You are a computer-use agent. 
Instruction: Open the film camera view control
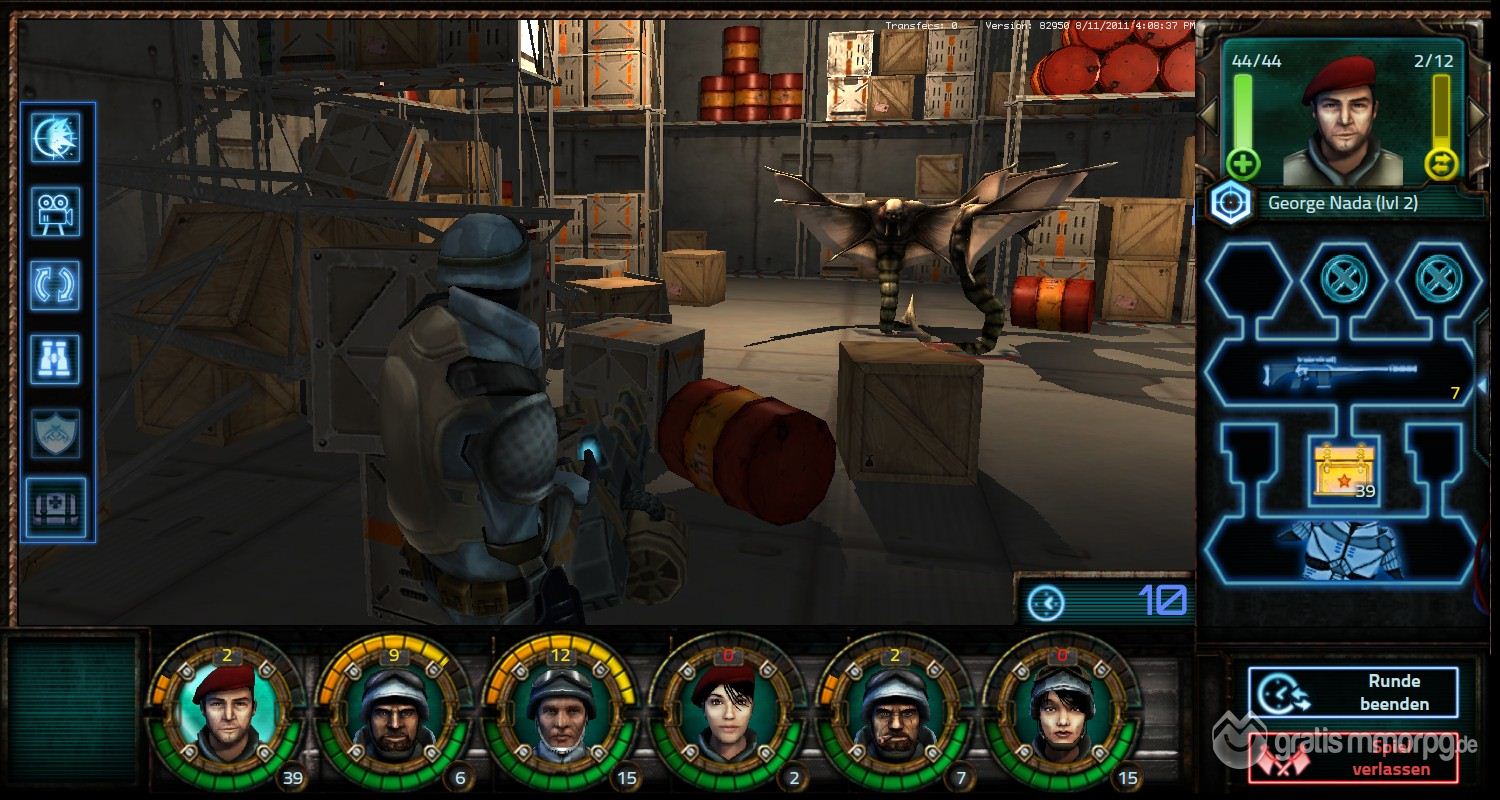tap(56, 212)
